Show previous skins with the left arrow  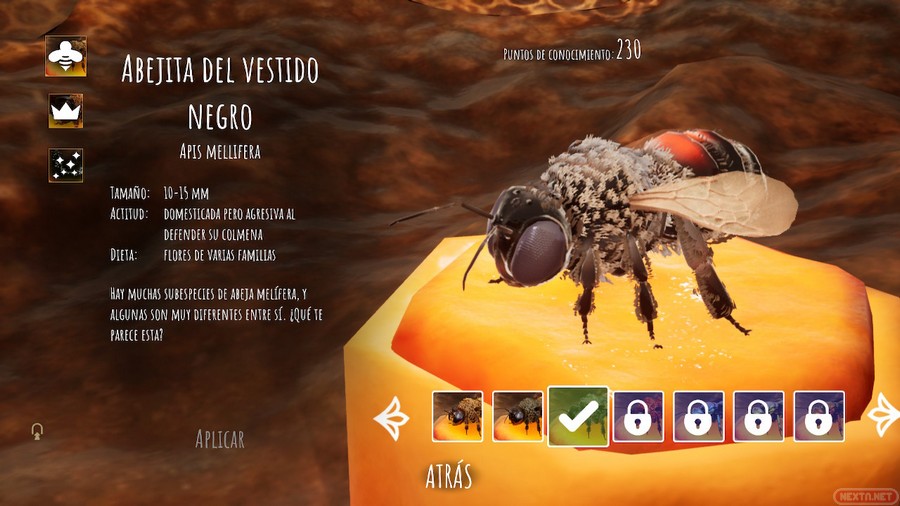point(391,417)
